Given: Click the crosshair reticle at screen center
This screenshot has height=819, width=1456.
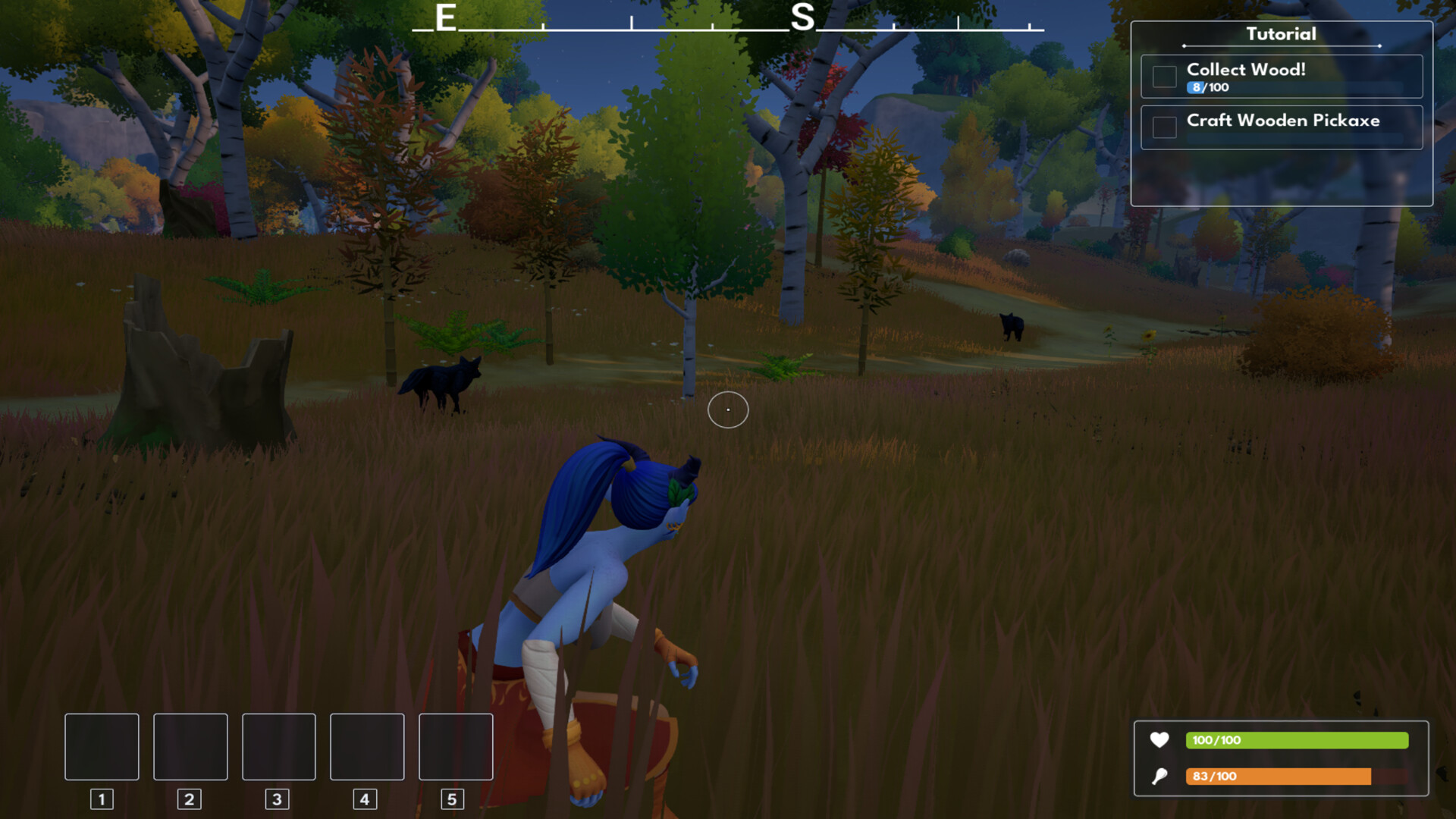Looking at the screenshot, I should coord(727,409).
